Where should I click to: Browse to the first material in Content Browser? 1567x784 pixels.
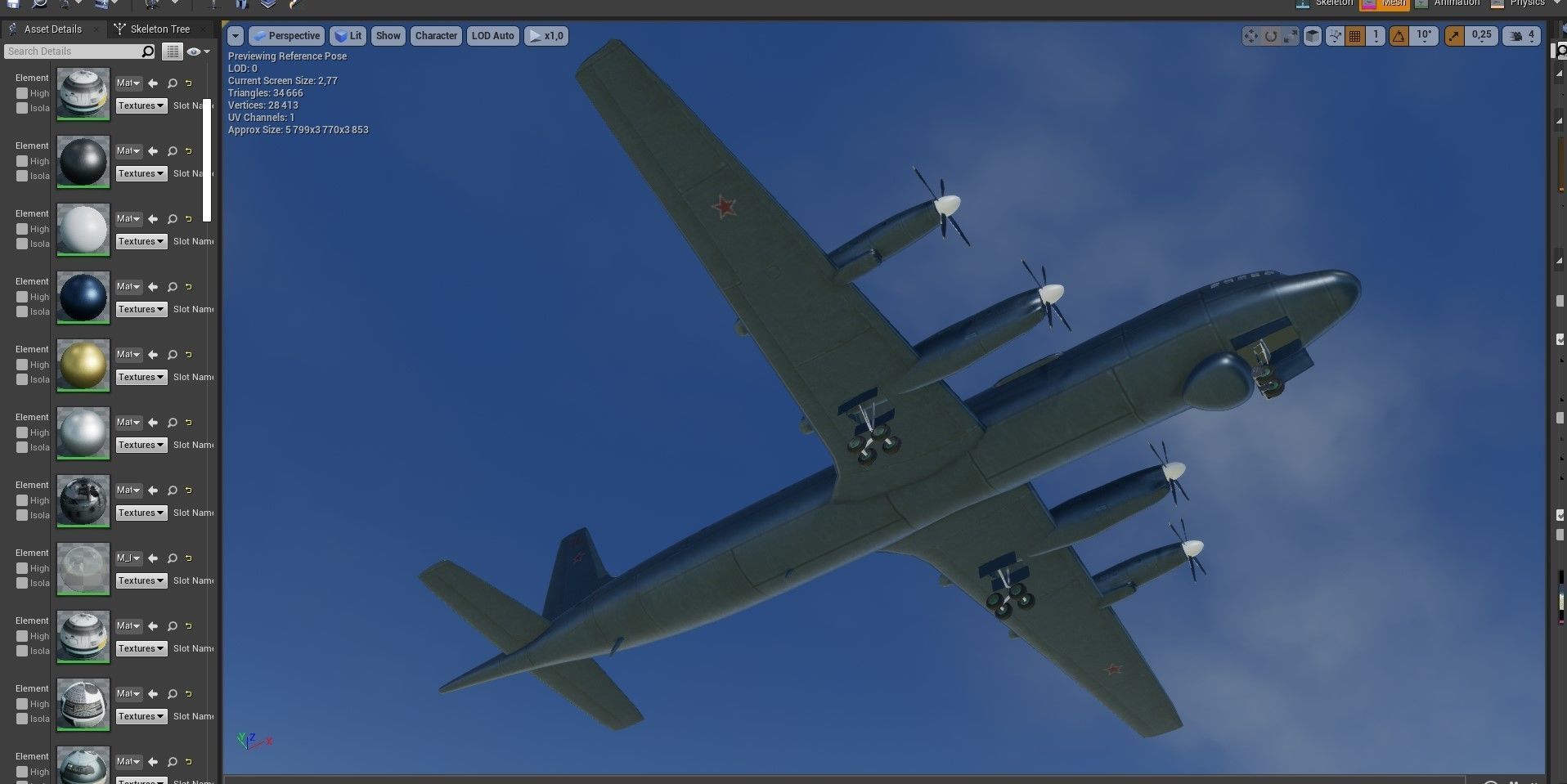(172, 83)
